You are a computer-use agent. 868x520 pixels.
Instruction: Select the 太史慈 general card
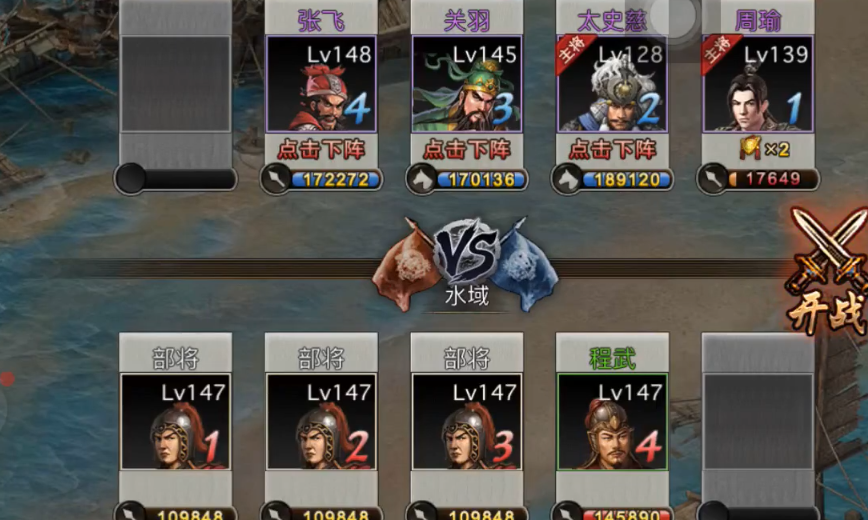(x=612, y=85)
